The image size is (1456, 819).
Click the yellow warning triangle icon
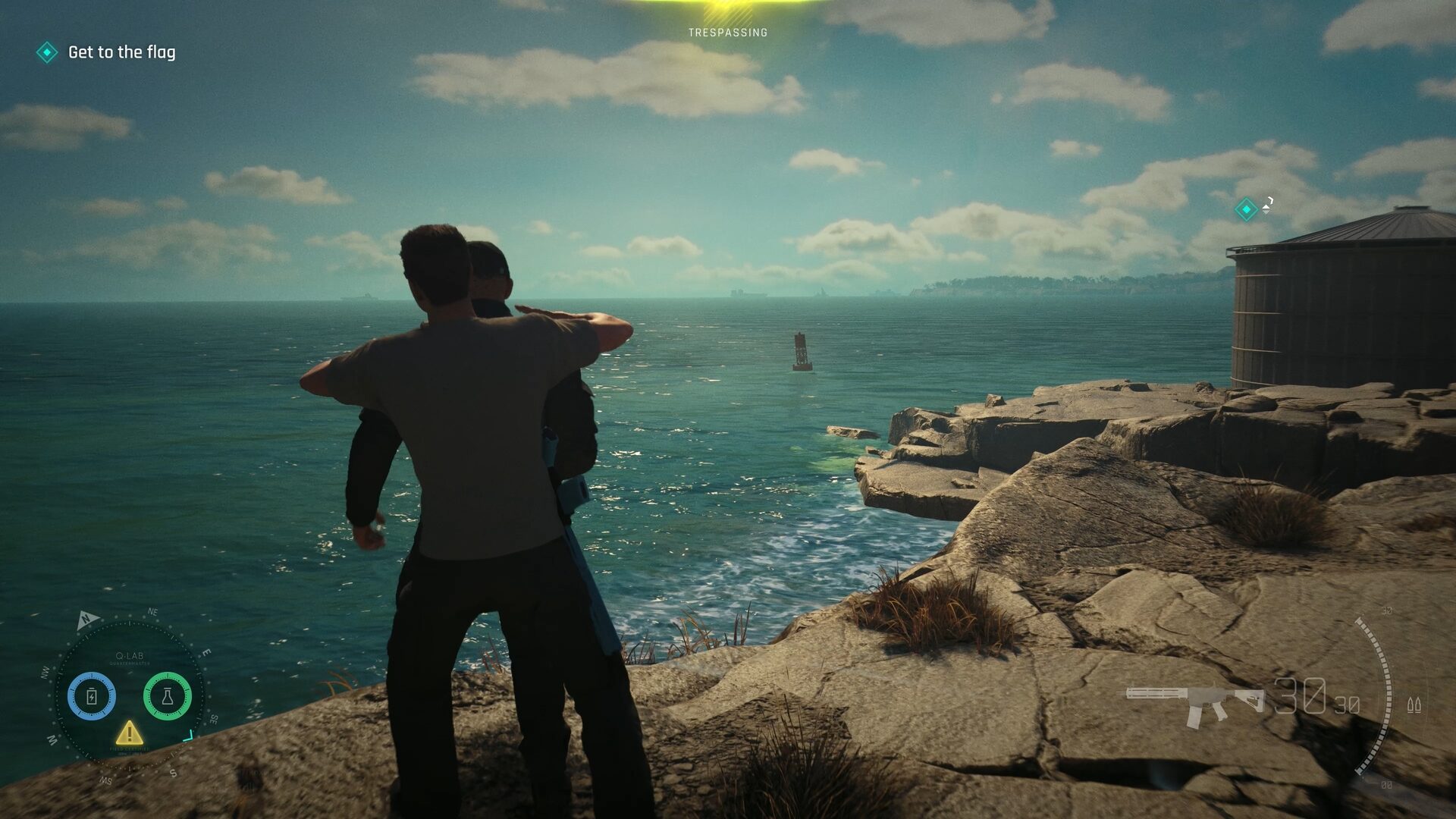point(129,733)
